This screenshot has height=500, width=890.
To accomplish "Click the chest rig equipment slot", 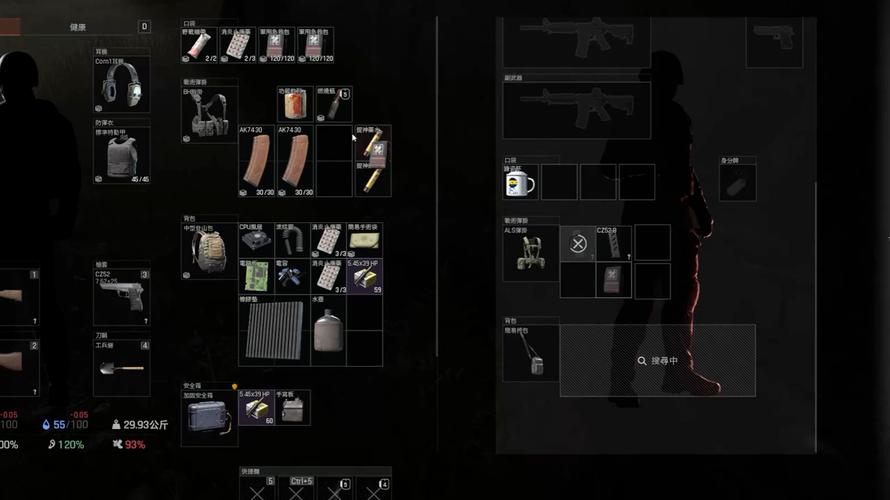I will (x=210, y=114).
